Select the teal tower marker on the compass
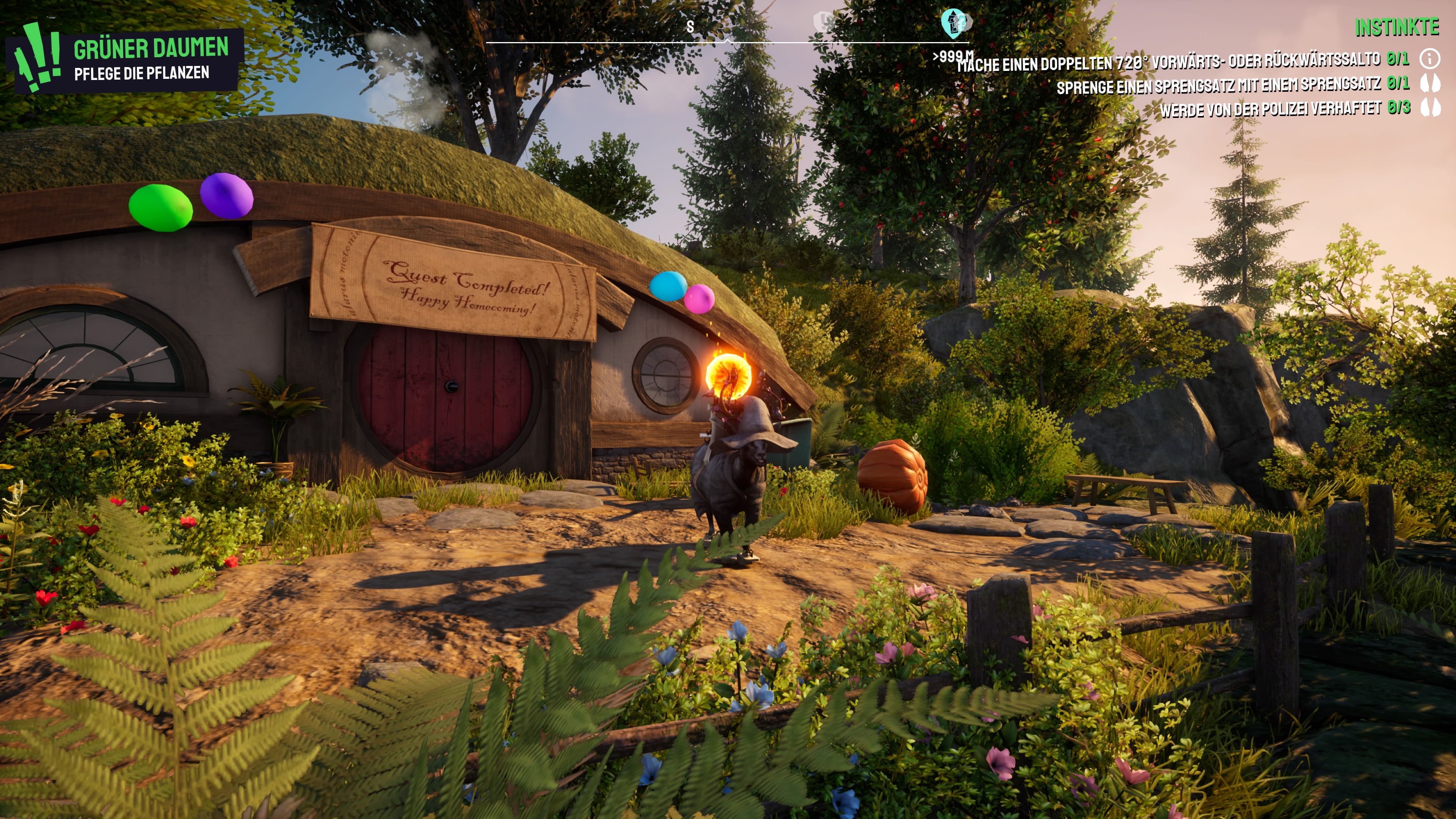This screenshot has height=819, width=1456. [954, 23]
